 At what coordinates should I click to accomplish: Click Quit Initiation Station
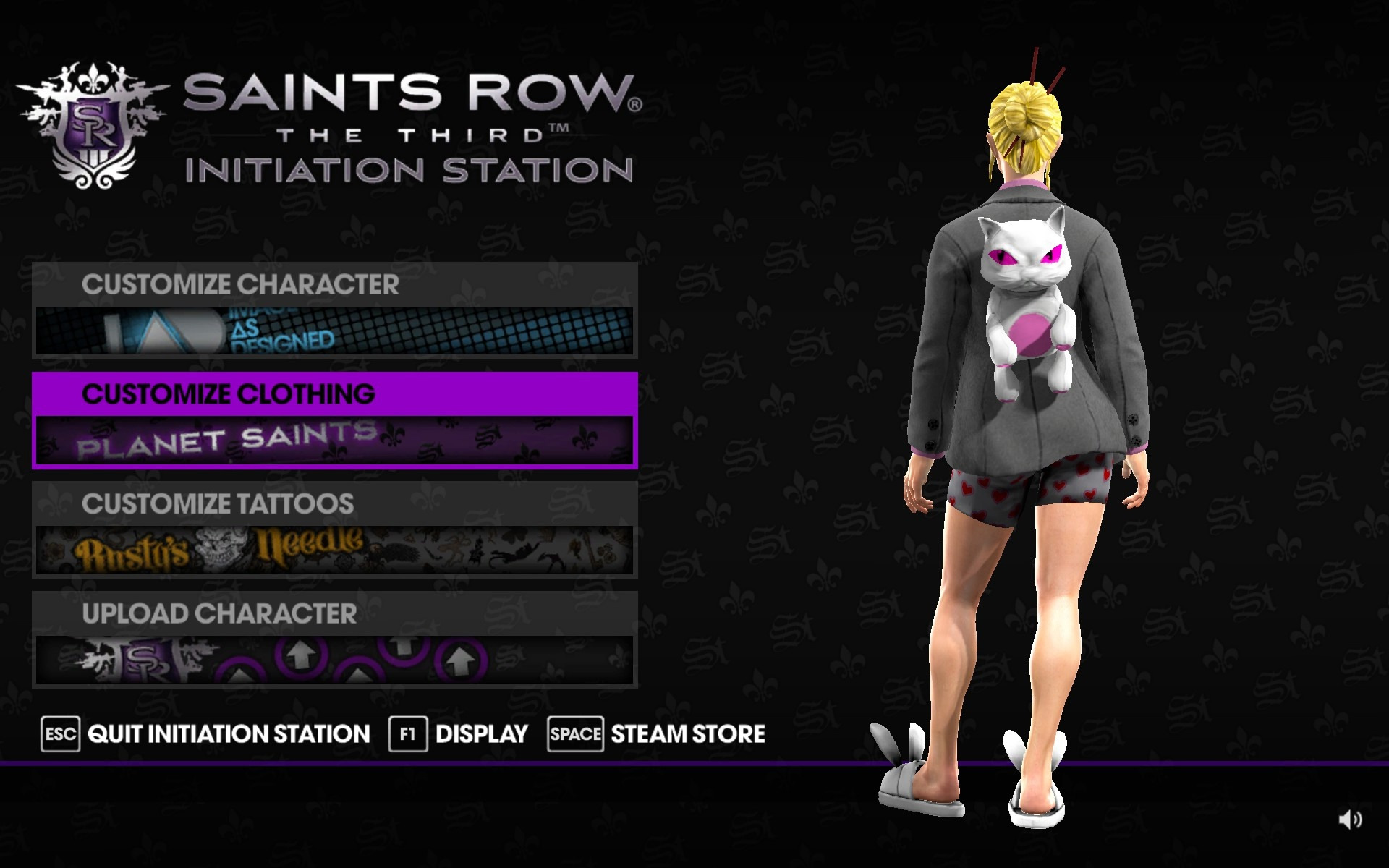point(206,734)
